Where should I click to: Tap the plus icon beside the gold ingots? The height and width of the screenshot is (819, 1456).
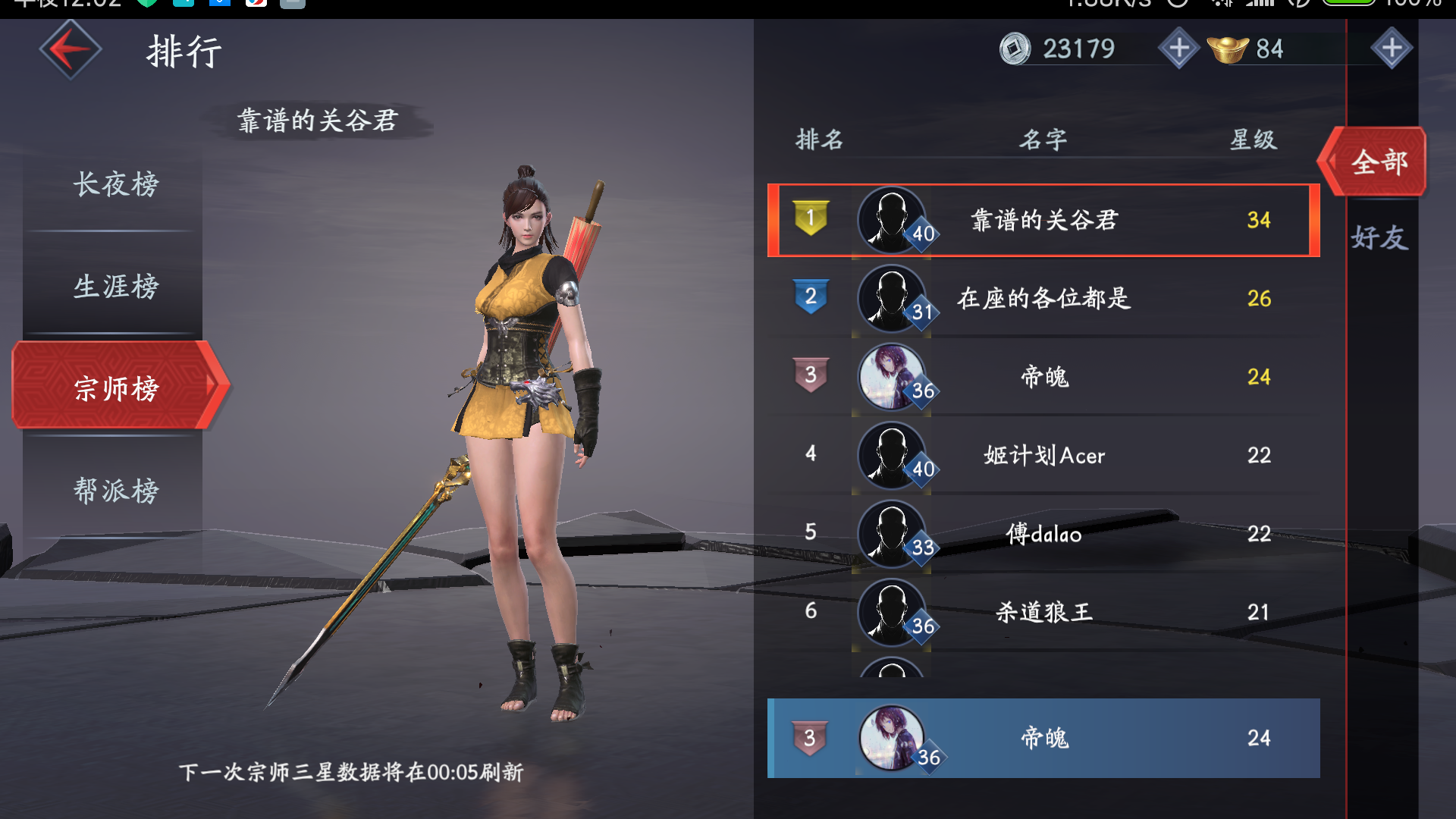(x=1393, y=49)
